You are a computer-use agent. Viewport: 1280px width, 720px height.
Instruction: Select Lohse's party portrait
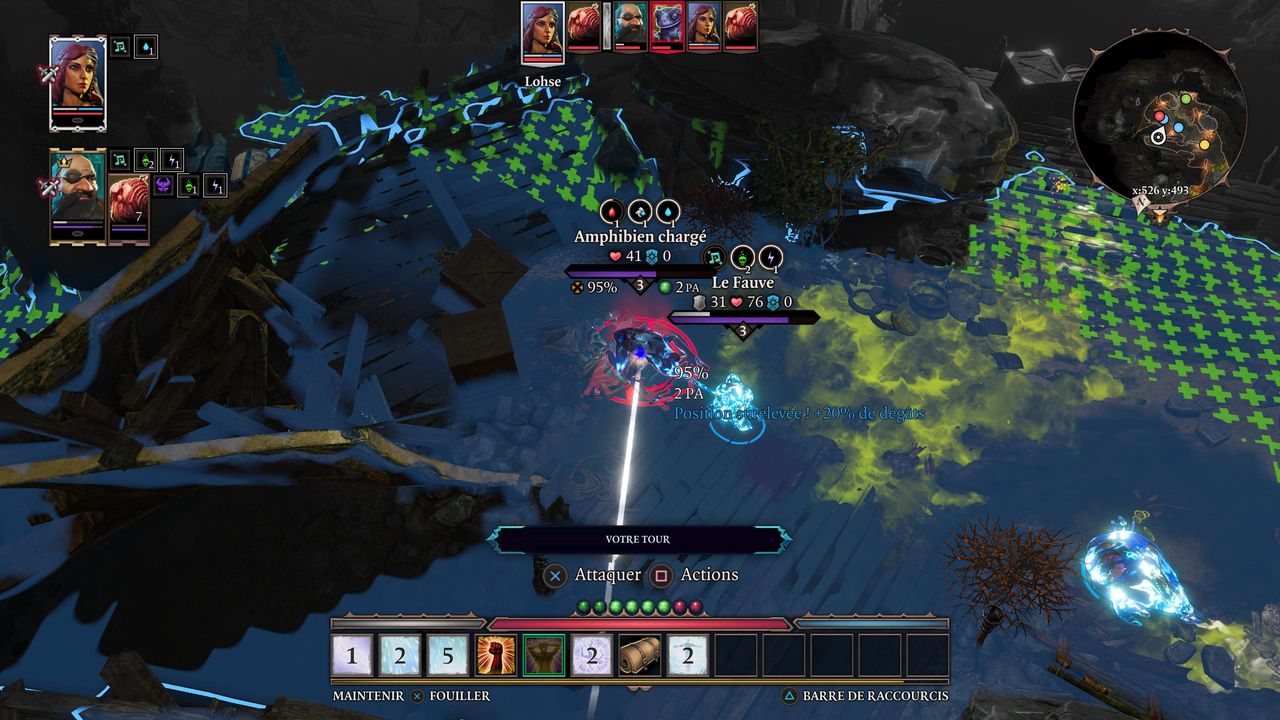[x=77, y=81]
